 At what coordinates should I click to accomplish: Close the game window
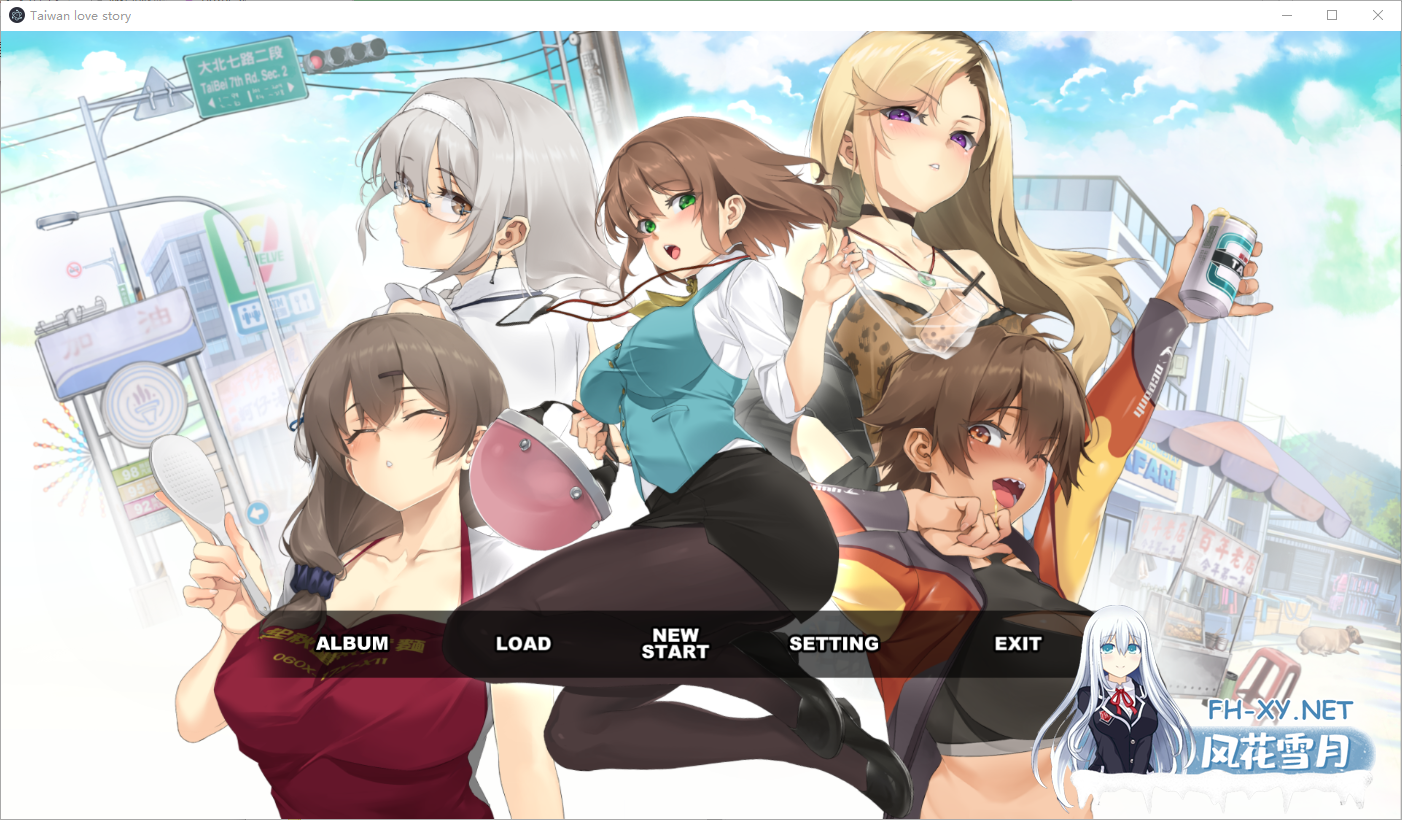pyautogui.click(x=1377, y=15)
